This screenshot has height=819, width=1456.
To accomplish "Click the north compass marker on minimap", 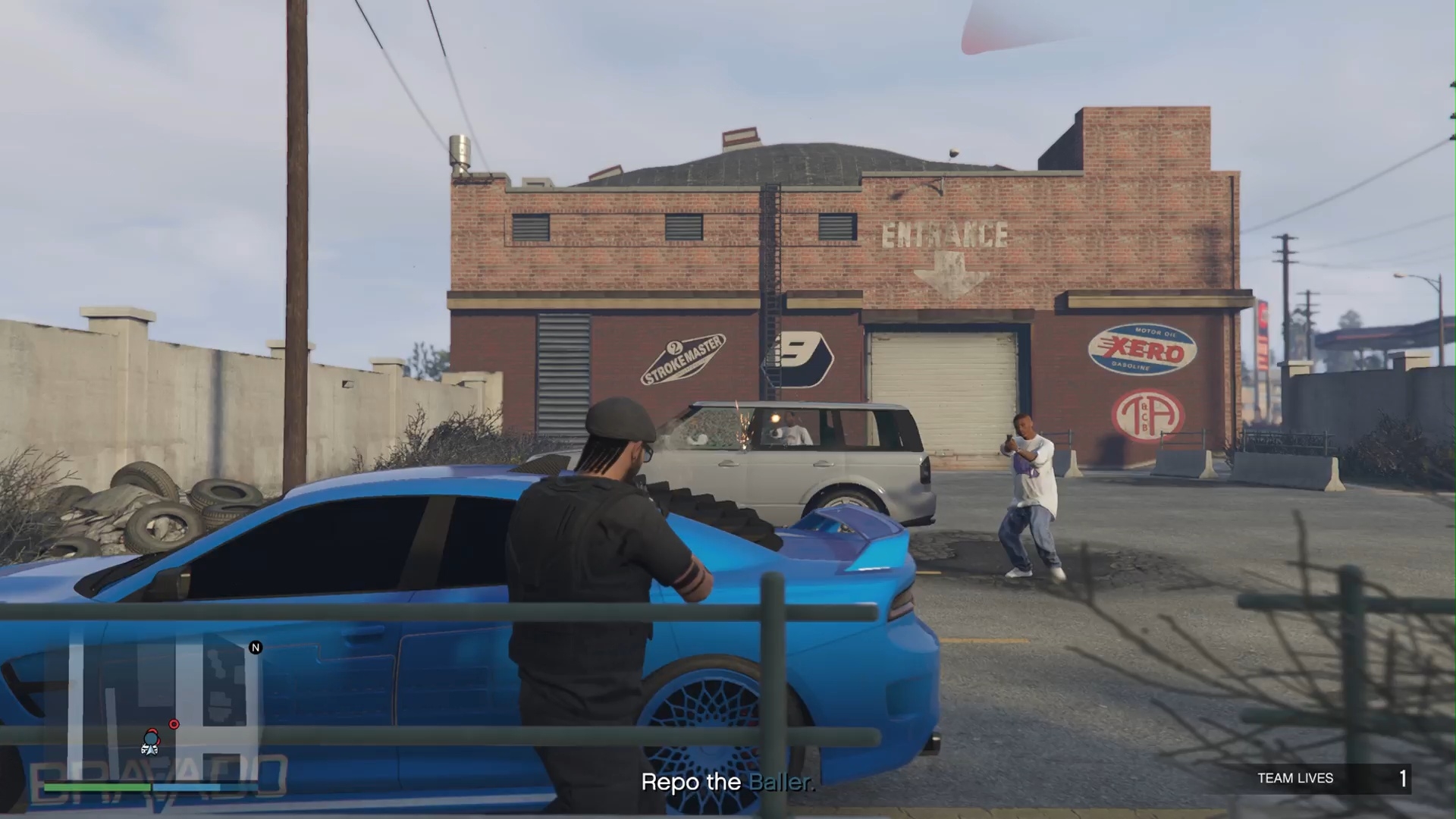I will (256, 648).
